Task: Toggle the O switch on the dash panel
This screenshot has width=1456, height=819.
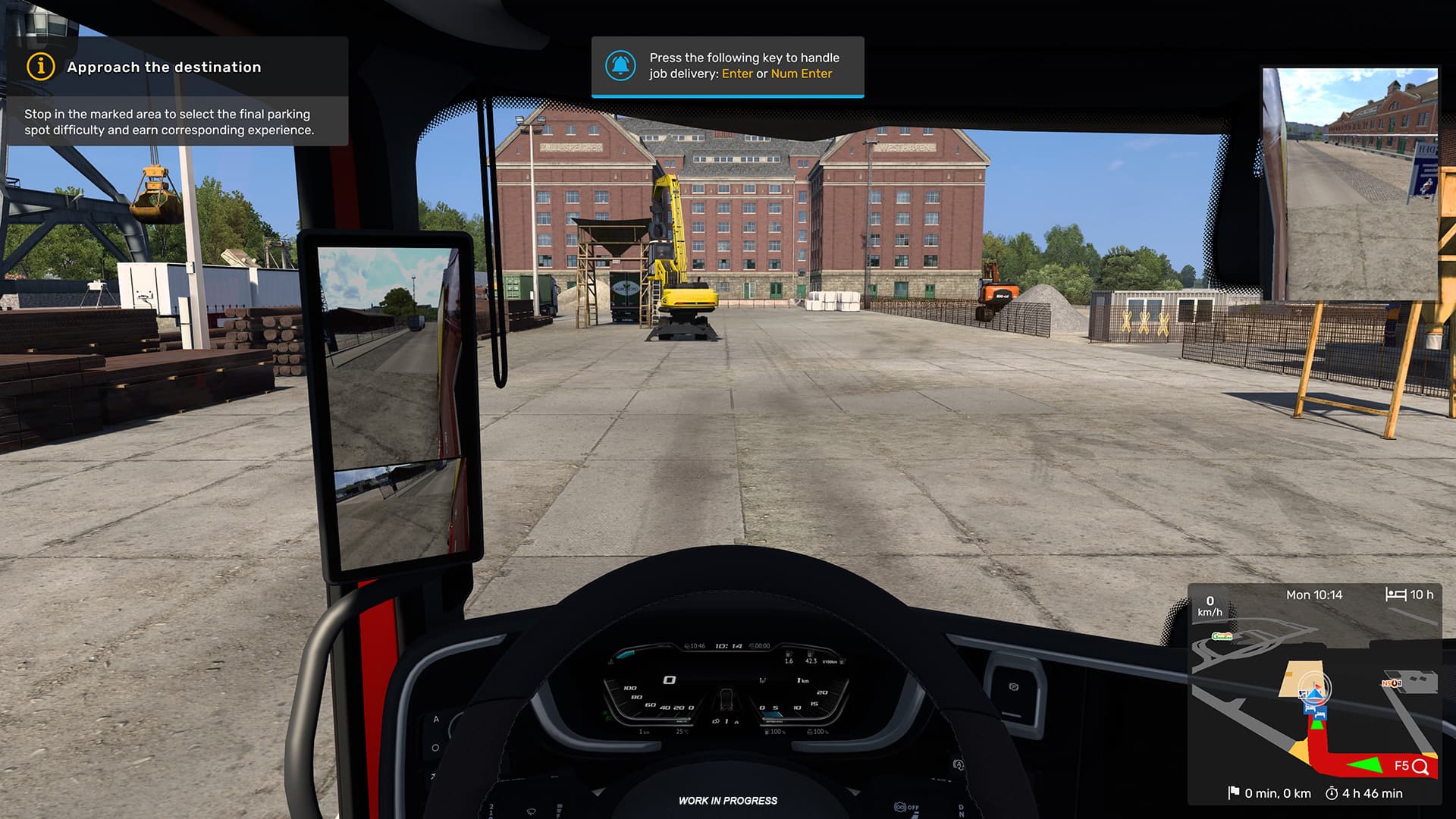Action: [435, 747]
